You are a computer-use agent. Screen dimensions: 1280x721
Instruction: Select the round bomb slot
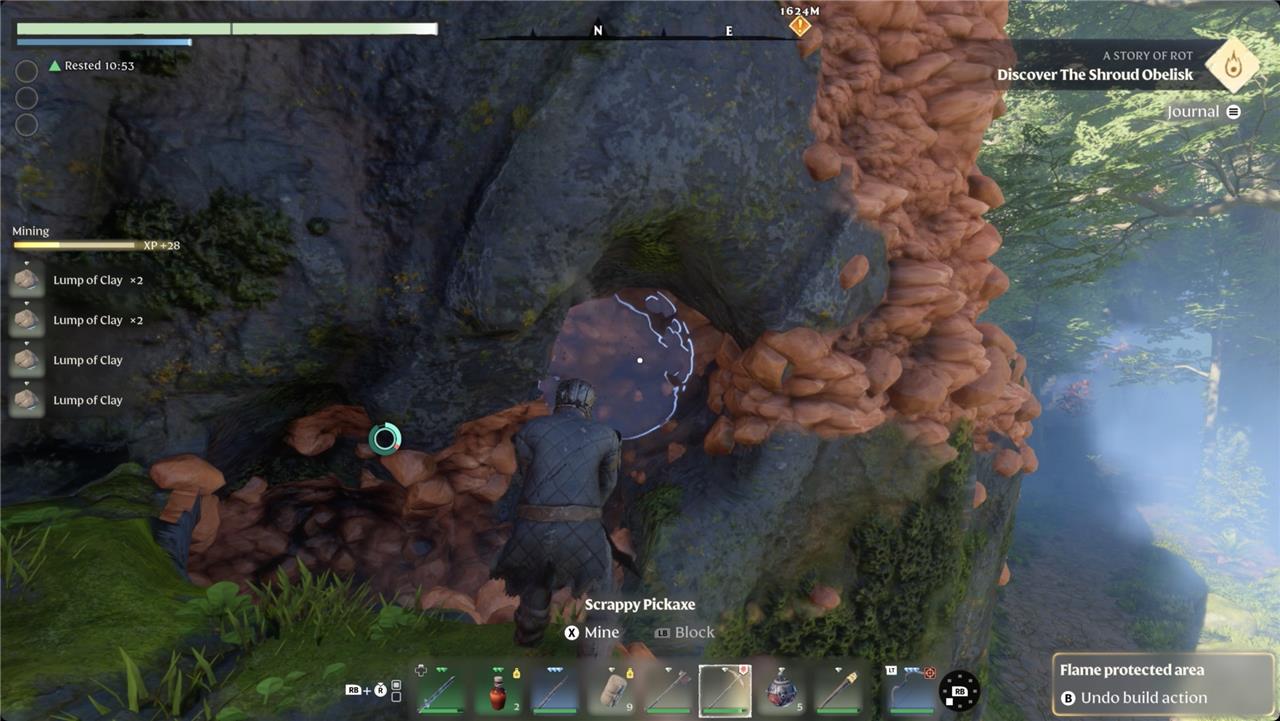pyautogui.click(x=781, y=690)
